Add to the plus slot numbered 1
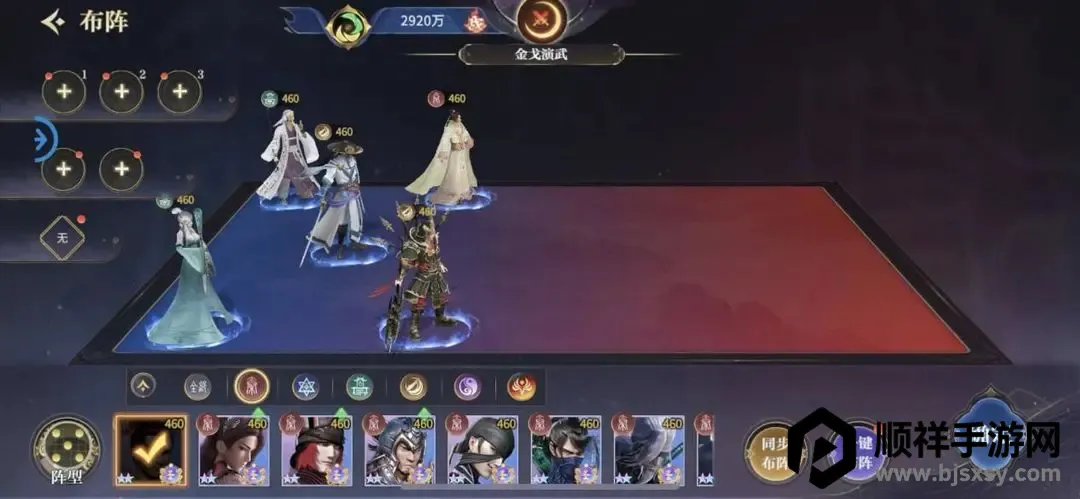Screen dimensions: 1080x499 click(x=63, y=92)
